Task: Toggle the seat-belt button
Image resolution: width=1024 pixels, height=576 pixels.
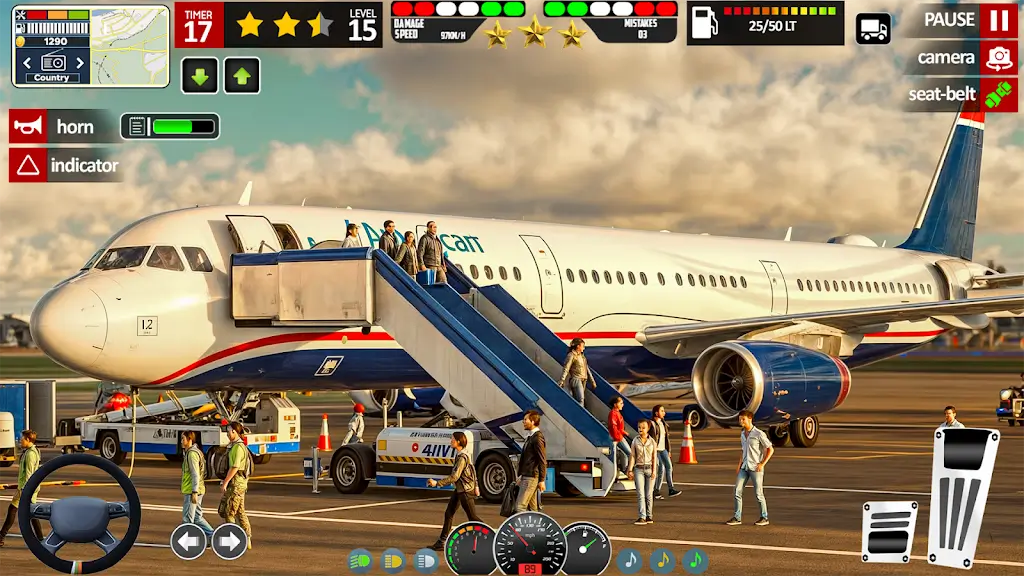Action: [x=997, y=95]
